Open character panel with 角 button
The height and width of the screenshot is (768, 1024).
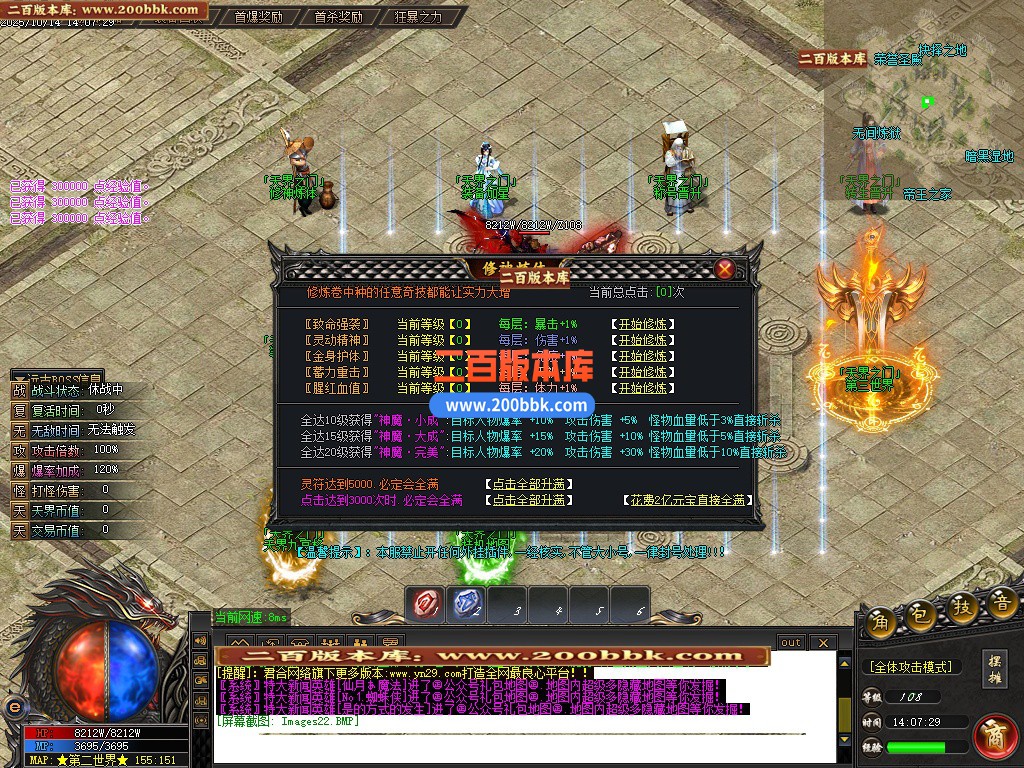(881, 620)
